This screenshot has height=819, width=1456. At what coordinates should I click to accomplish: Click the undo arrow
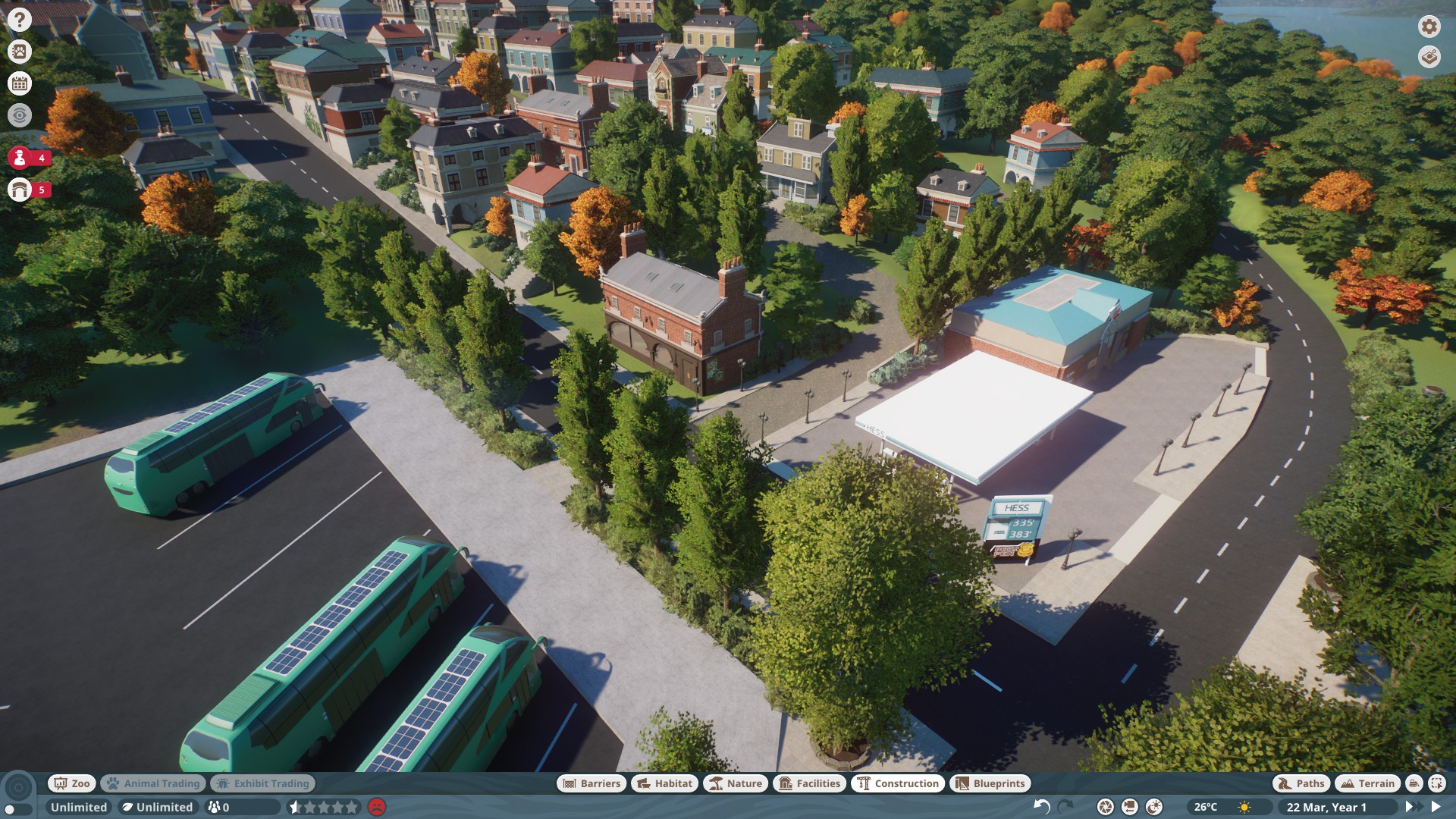click(x=1042, y=807)
